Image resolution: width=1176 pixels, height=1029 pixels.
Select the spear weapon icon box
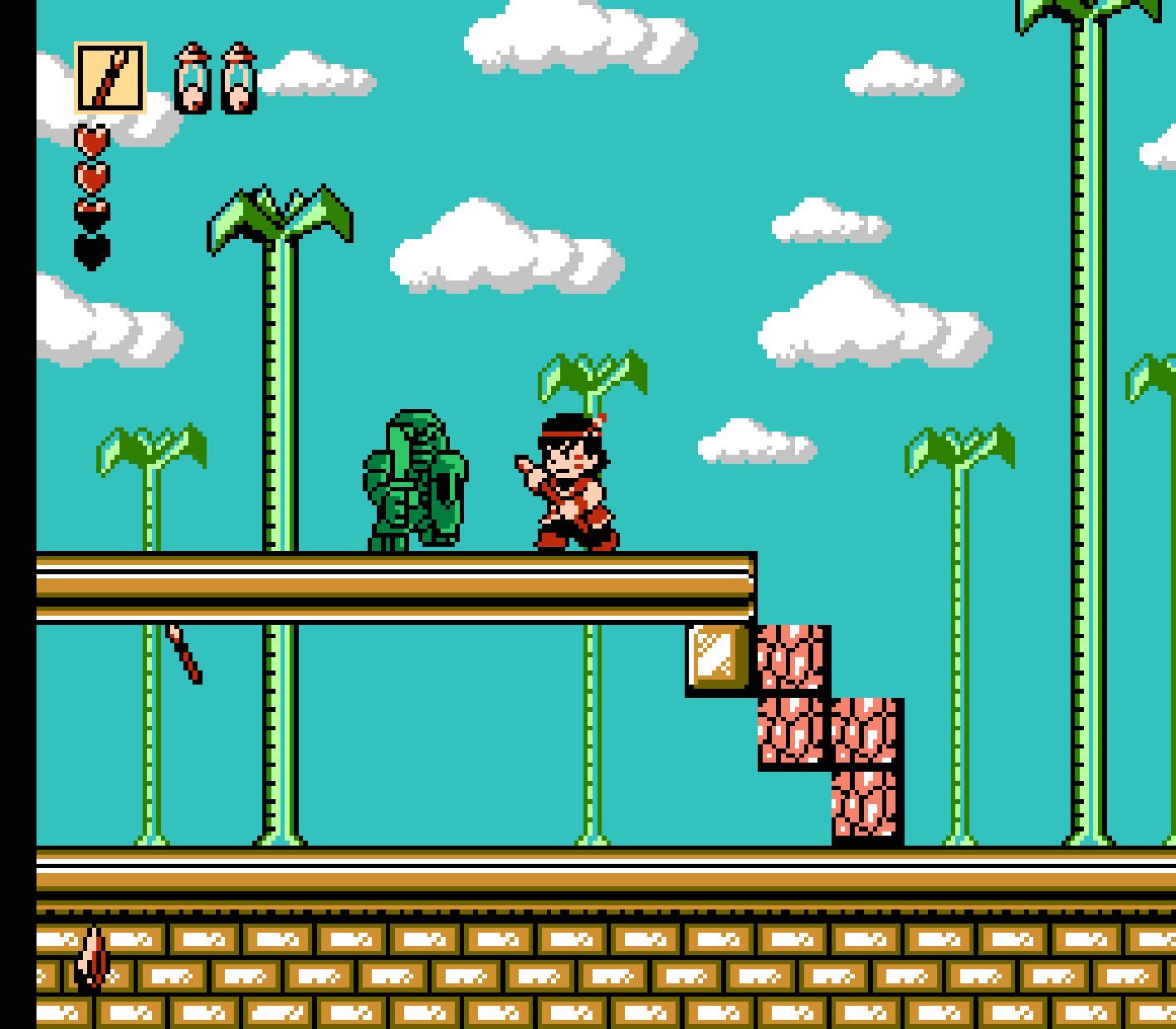pyautogui.click(x=110, y=77)
